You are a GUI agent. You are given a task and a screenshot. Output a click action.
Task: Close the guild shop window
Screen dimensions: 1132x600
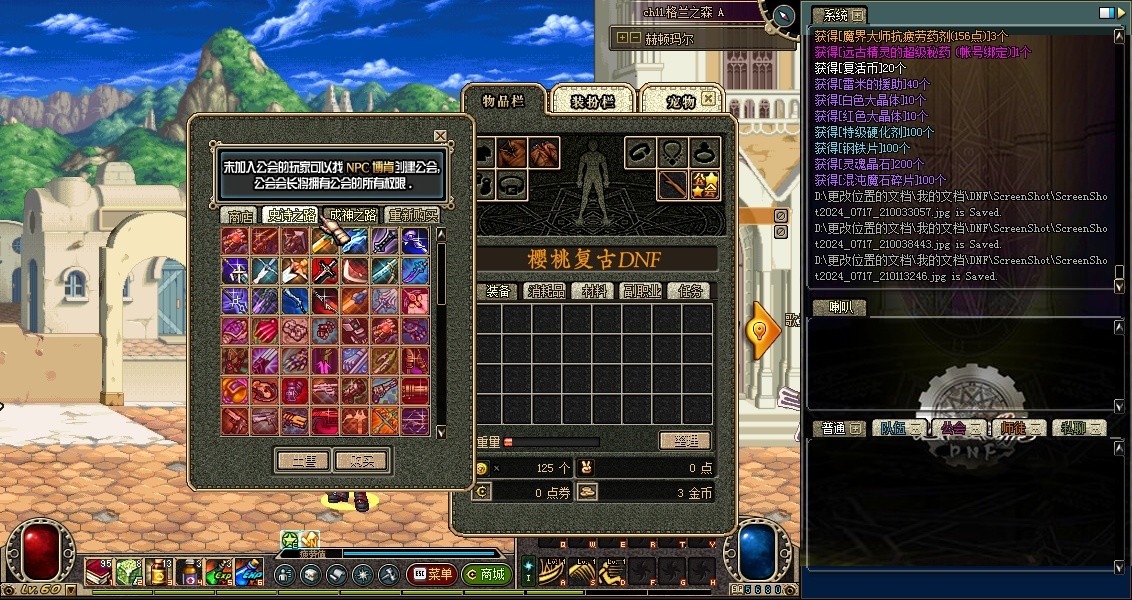(440, 135)
